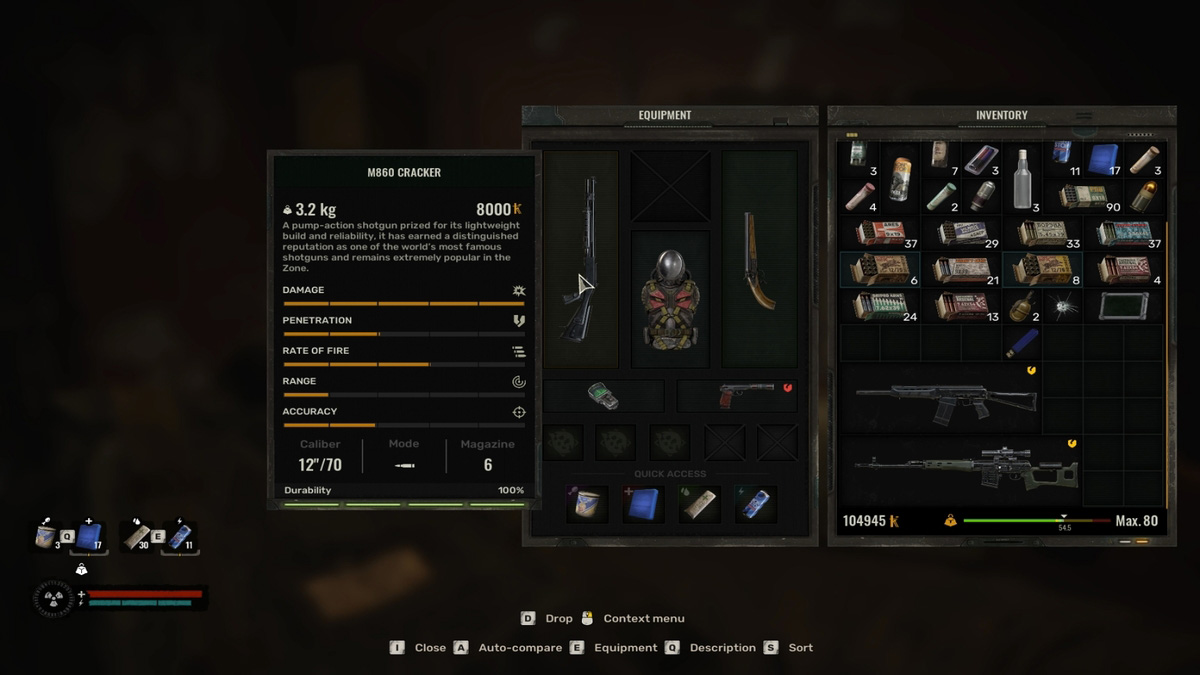Select the sawed-off double-barrel shotgun slot

pyautogui.click(x=759, y=258)
